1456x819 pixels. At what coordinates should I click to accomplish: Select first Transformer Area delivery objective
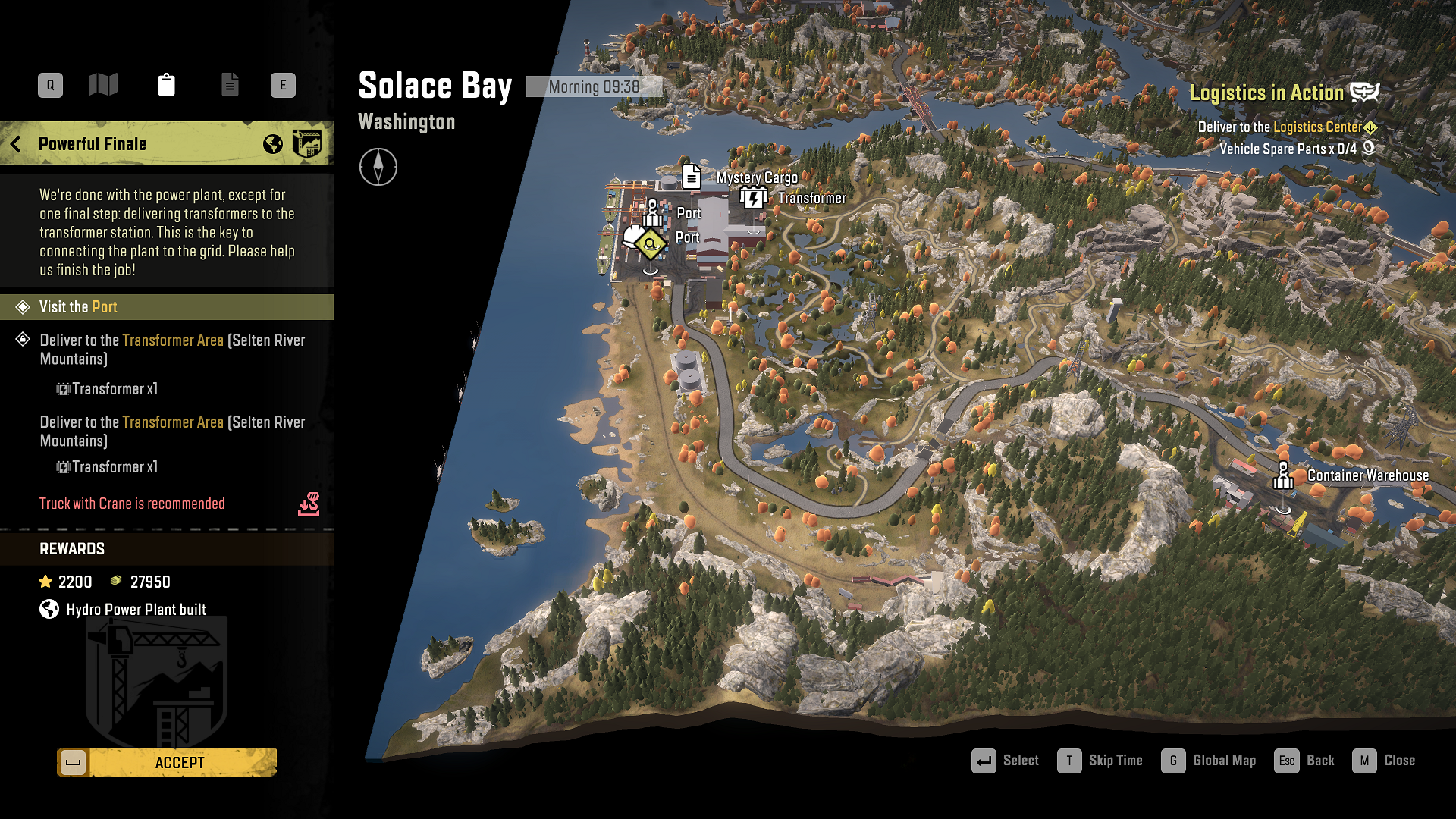click(172, 350)
